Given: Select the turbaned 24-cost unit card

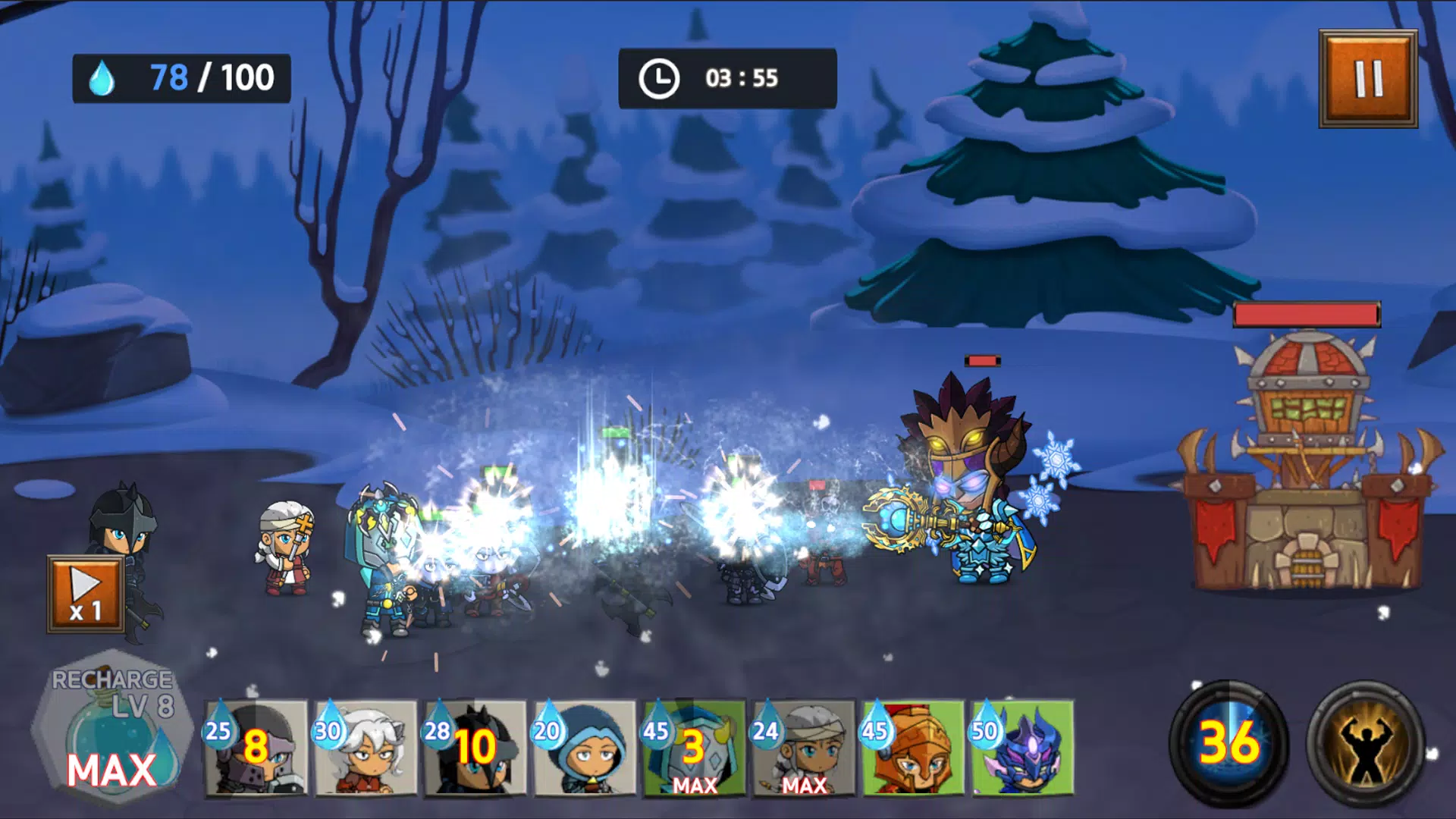Looking at the screenshot, I should coord(802,748).
